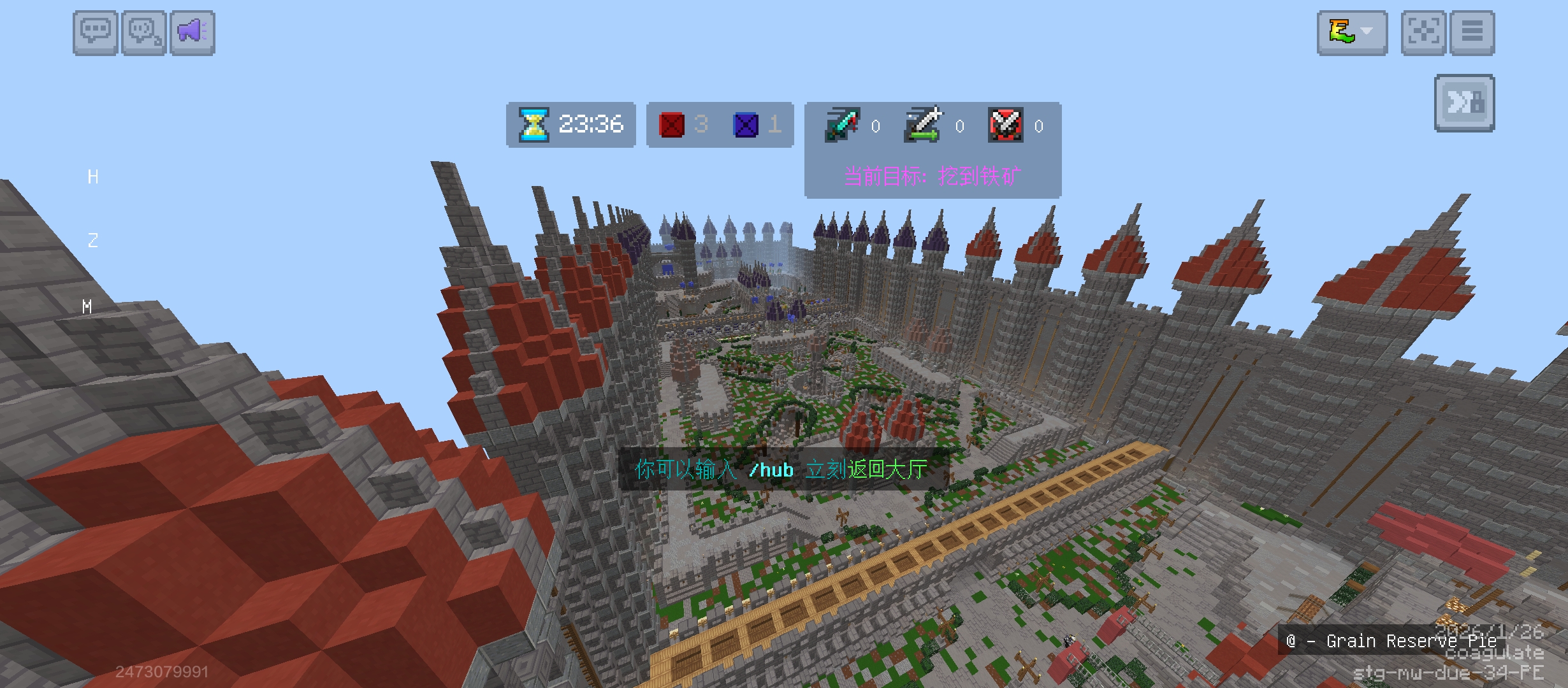This screenshot has width=1568, height=688.
Task: Tap the purple megaphone announcement button
Action: 192,32
